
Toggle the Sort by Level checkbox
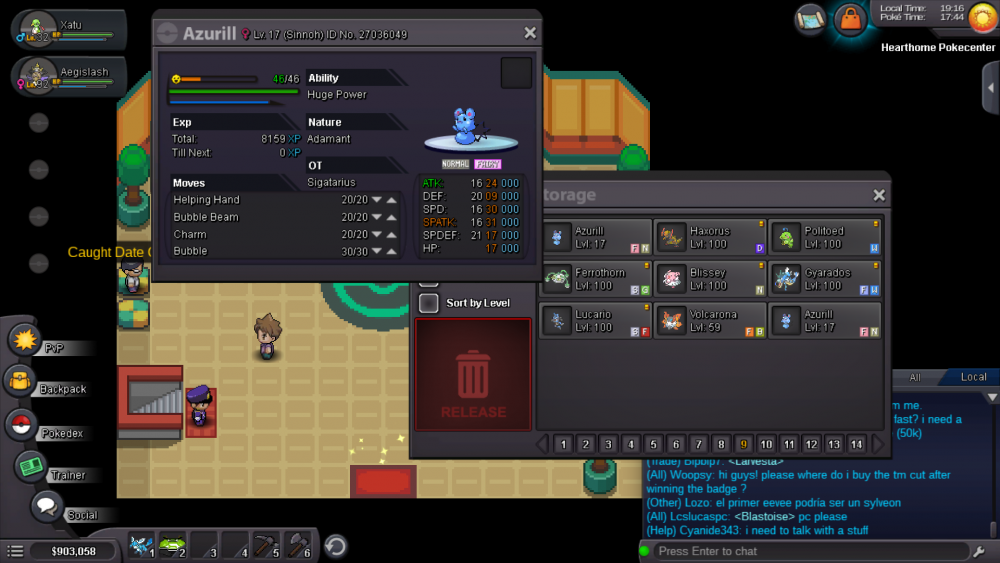[429, 303]
